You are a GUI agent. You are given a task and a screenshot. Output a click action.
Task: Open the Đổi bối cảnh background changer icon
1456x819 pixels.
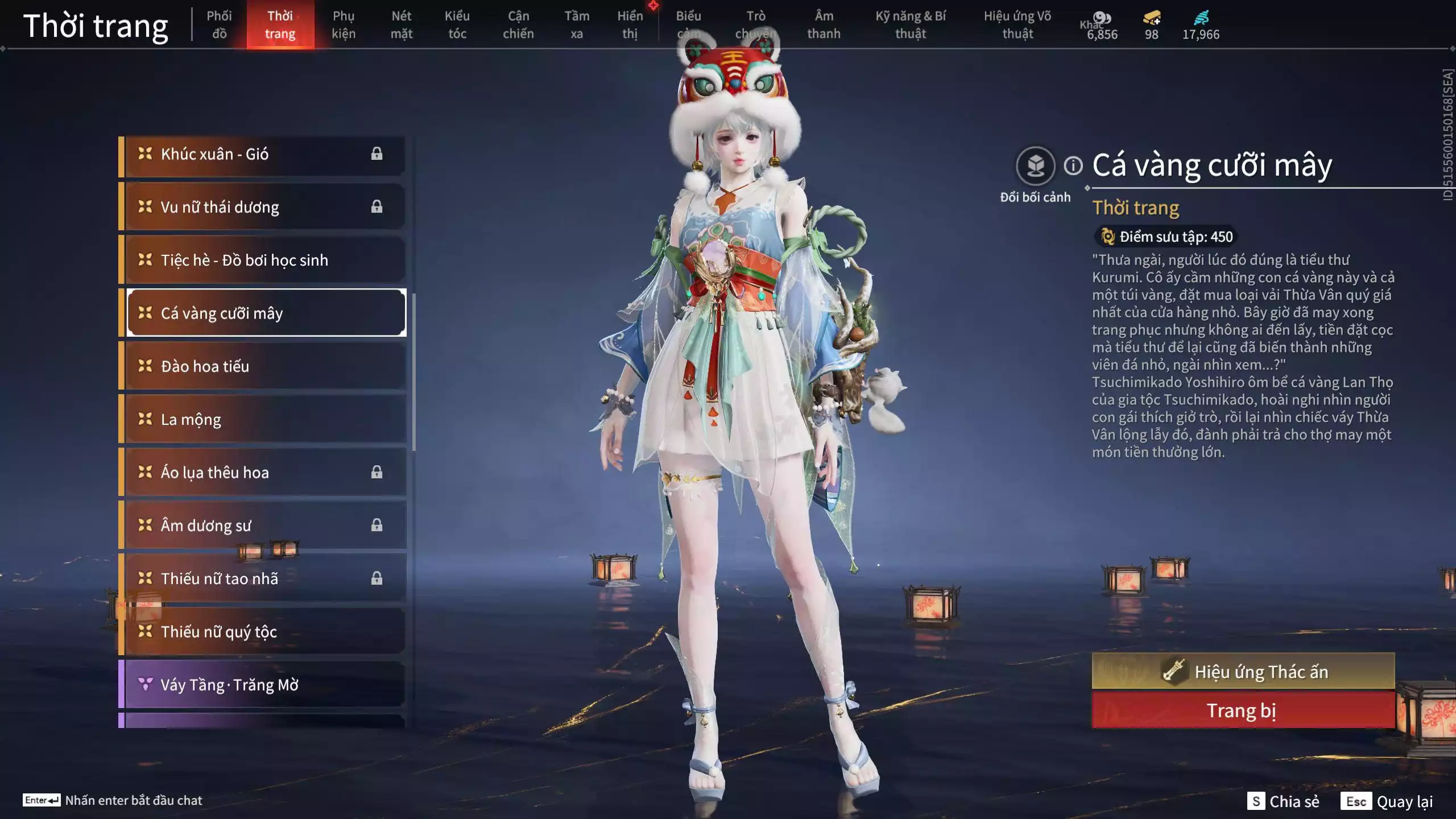[x=1035, y=165]
